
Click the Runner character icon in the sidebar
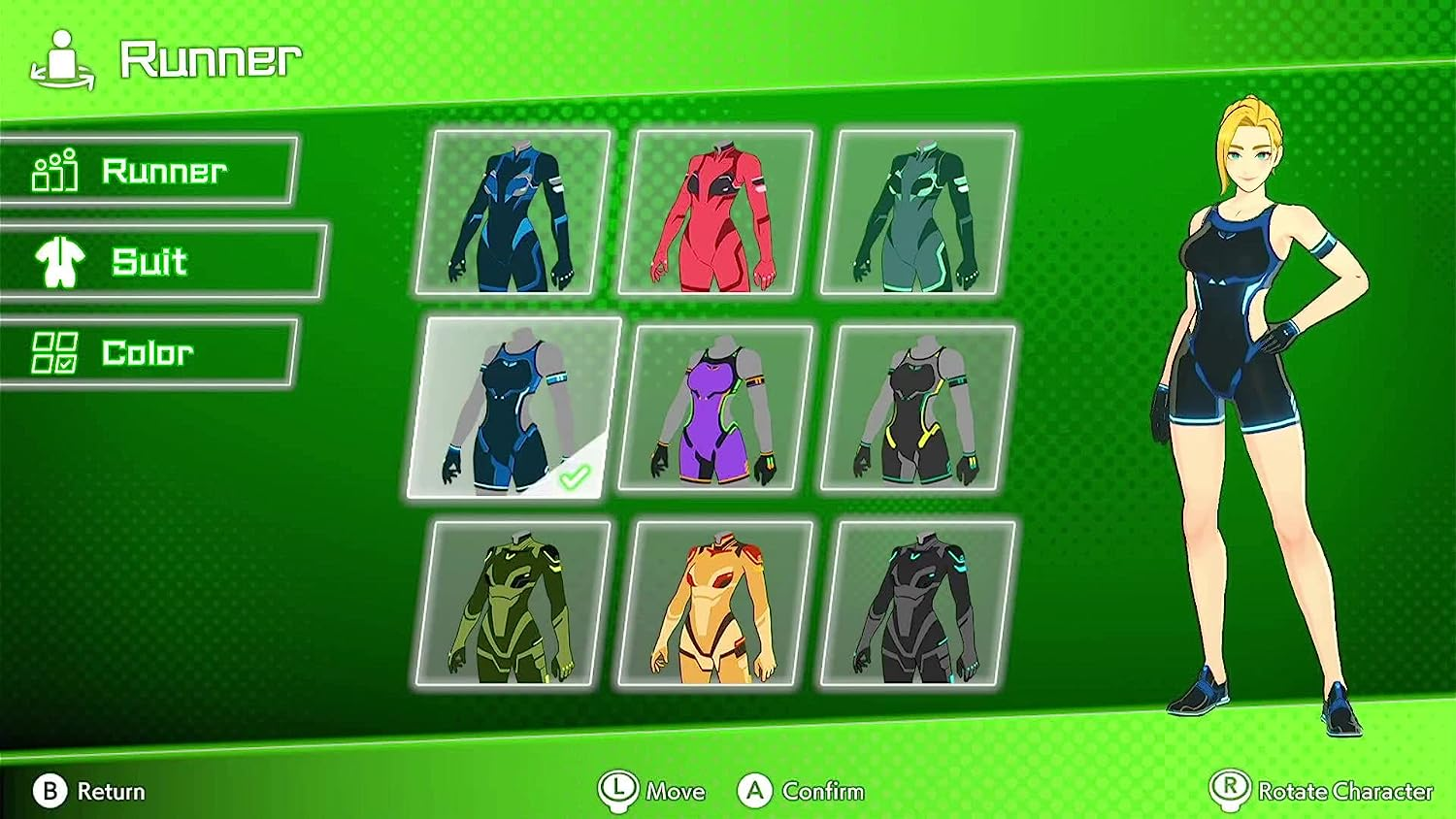tap(55, 173)
